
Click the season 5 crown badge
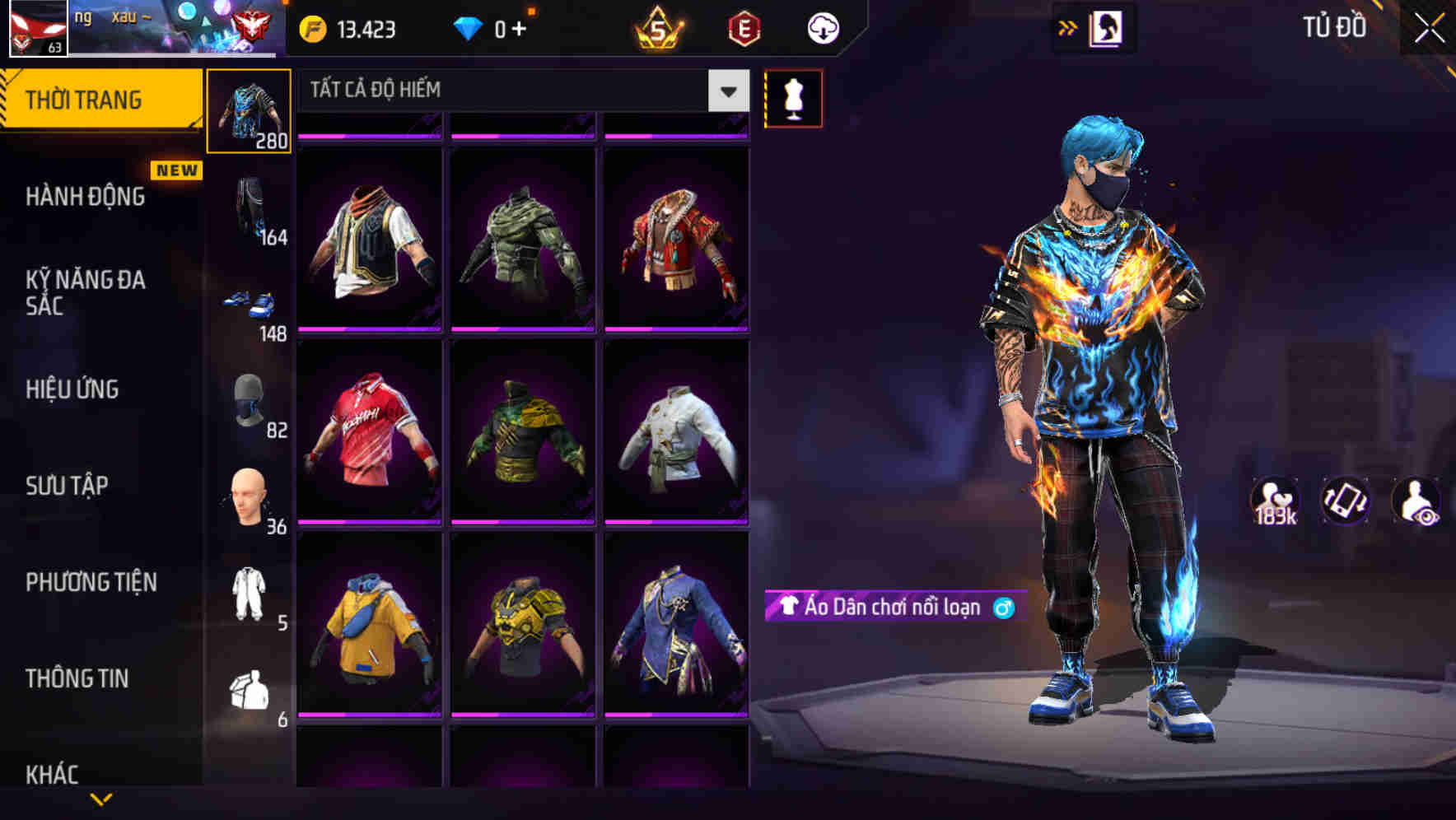pos(659,27)
